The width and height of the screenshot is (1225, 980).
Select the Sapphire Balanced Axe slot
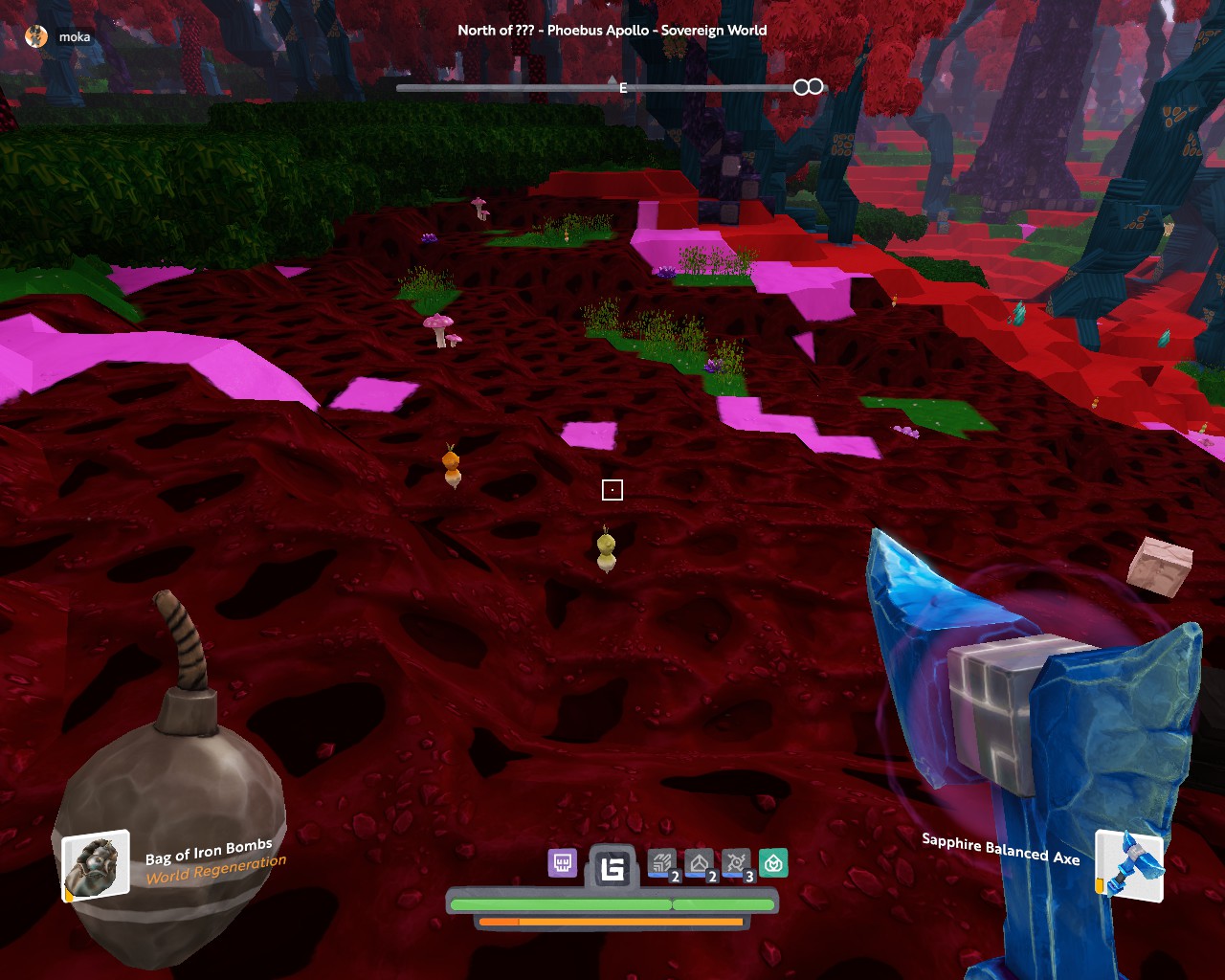[1129, 865]
